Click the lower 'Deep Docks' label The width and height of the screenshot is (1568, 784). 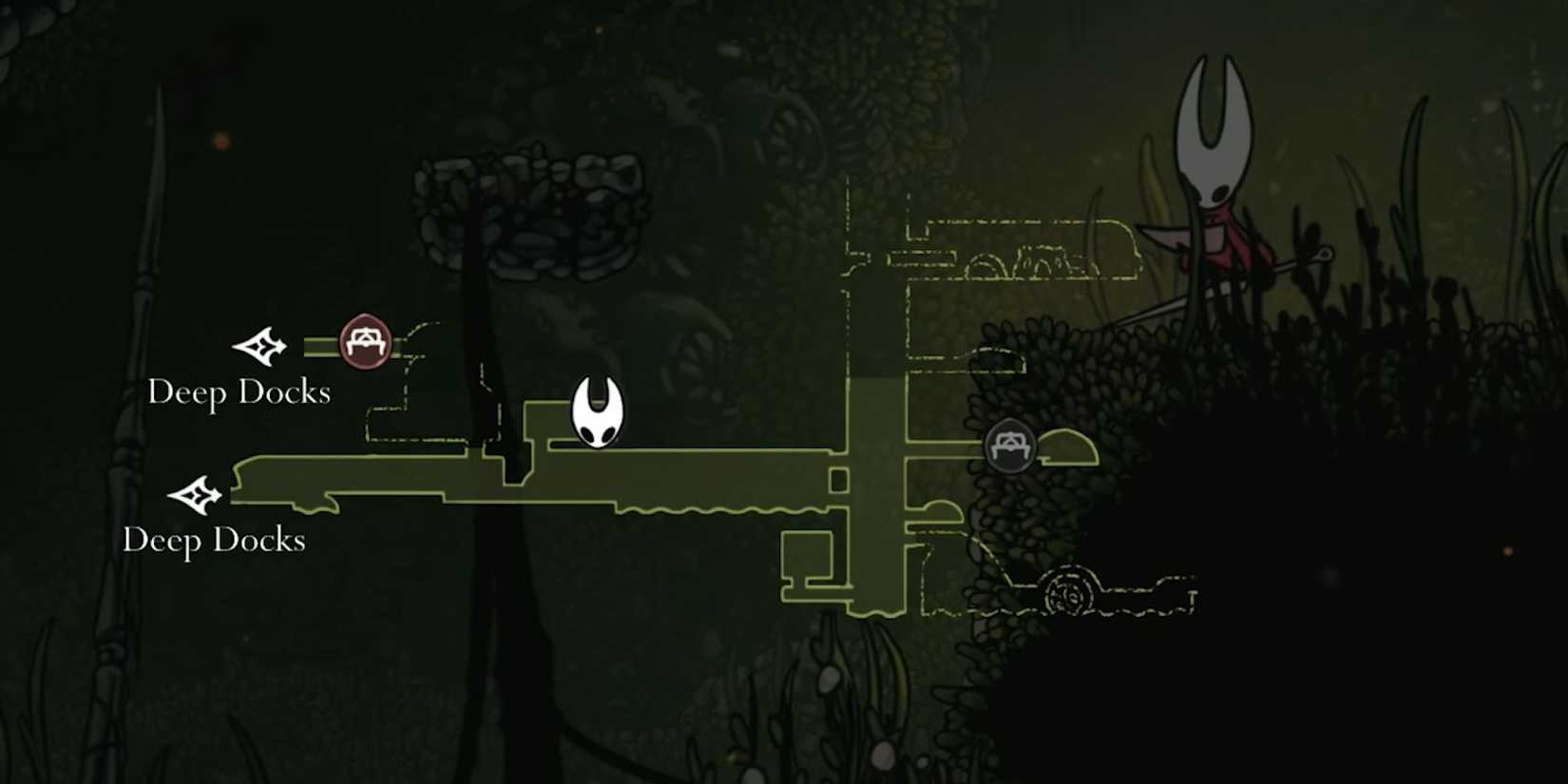213,541
